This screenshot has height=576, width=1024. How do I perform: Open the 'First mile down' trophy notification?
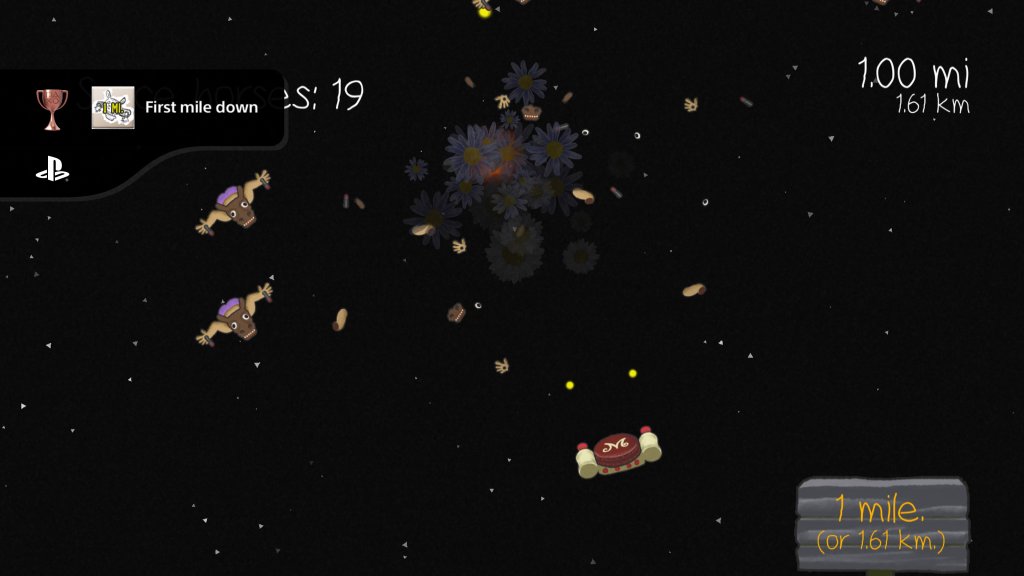201,108
